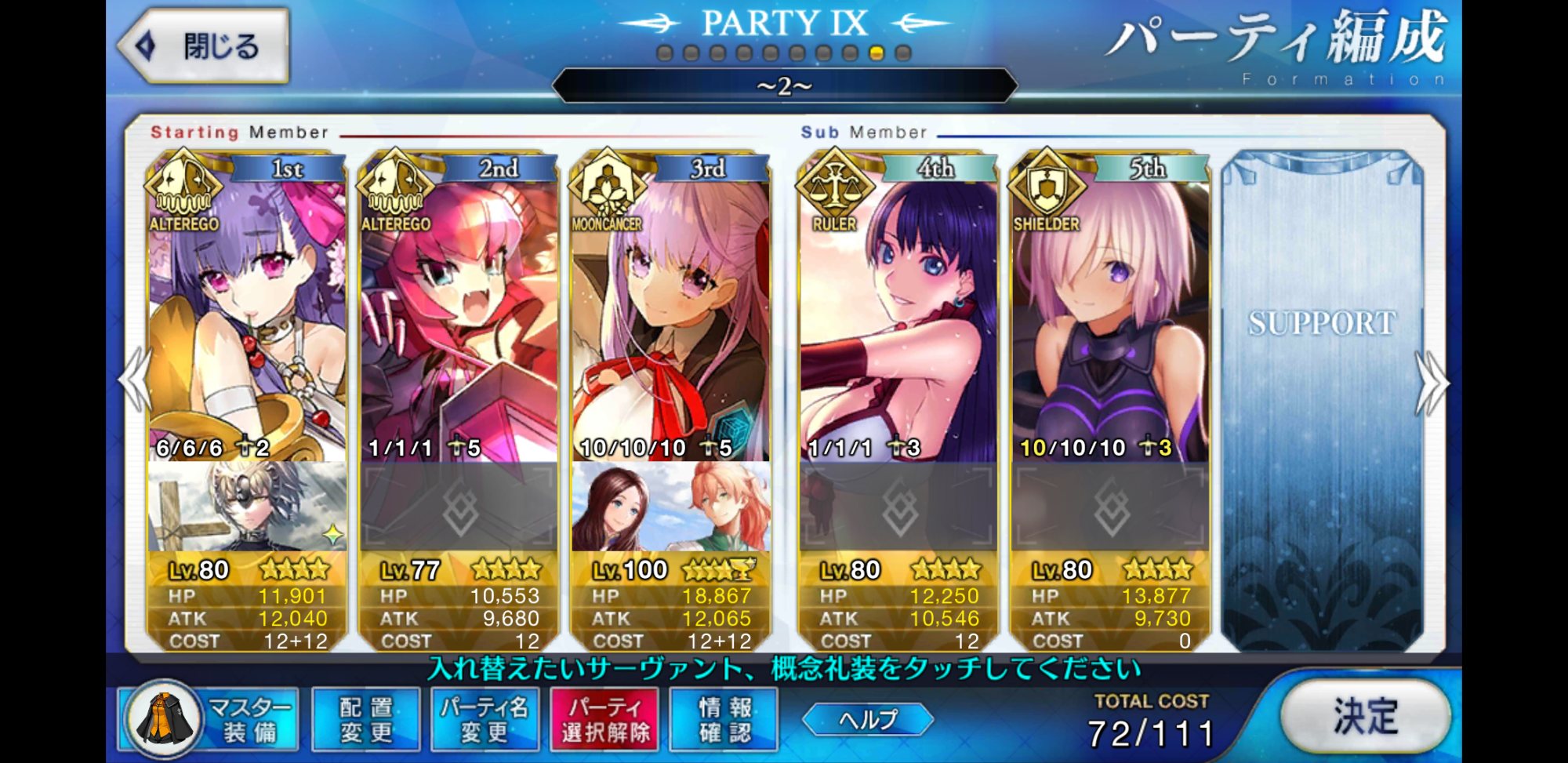Clear party selection with the red button
Image resolution: width=1568 pixels, height=763 pixels.
tap(604, 719)
